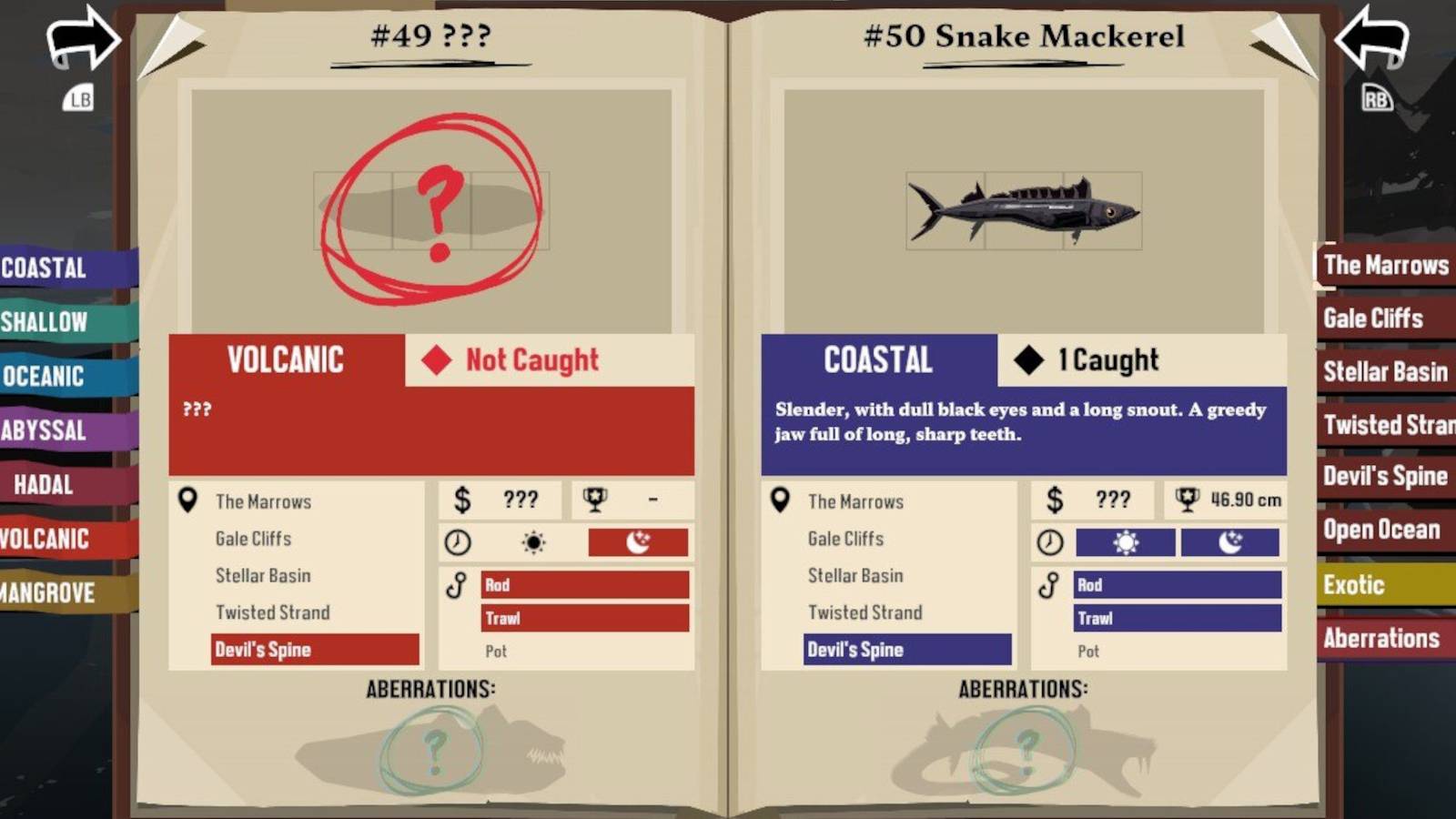Toggle the sun icon for Snake Mackerel day availability
1456x819 pixels.
click(1125, 542)
